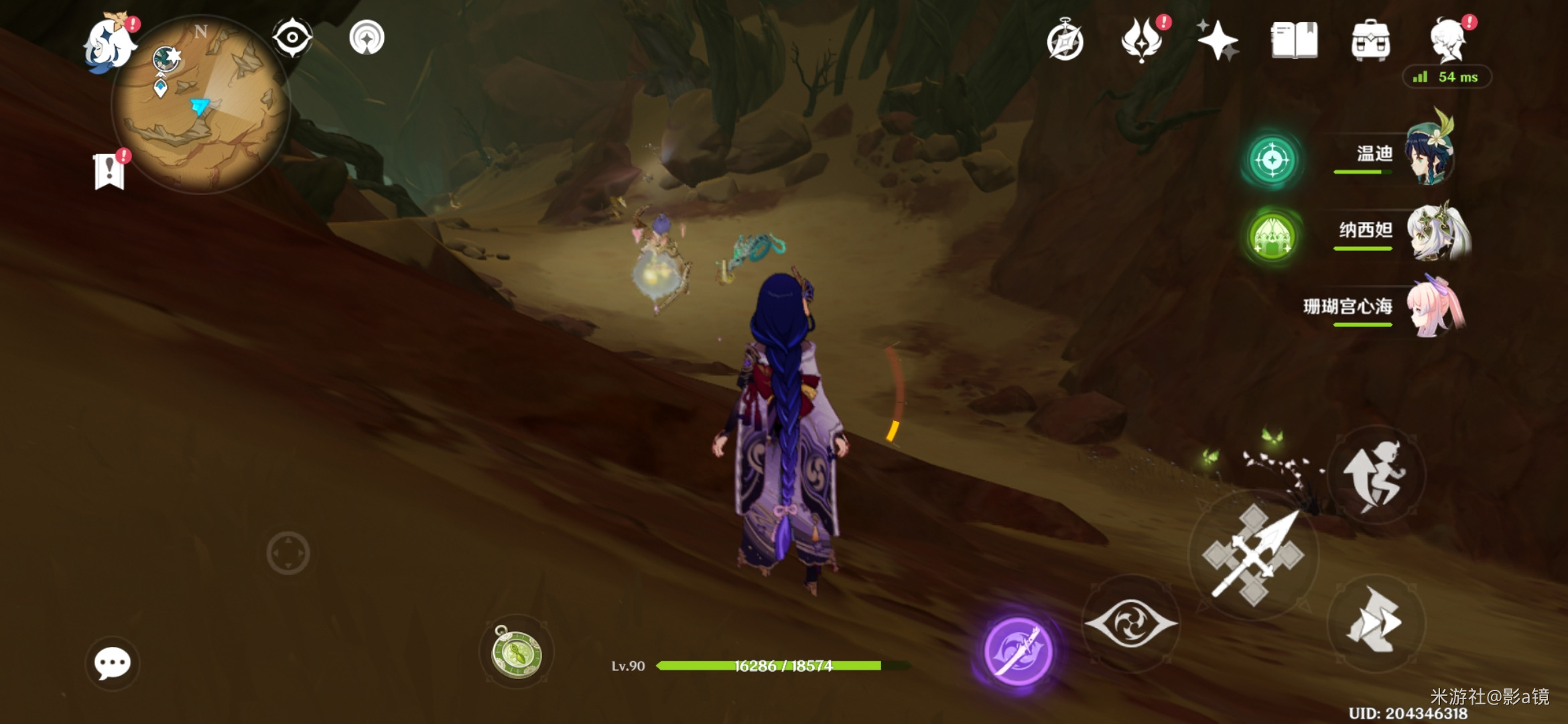This screenshot has height=724, width=1568.
Task: Toggle the elemental sight eye icon
Action: (x=292, y=38)
